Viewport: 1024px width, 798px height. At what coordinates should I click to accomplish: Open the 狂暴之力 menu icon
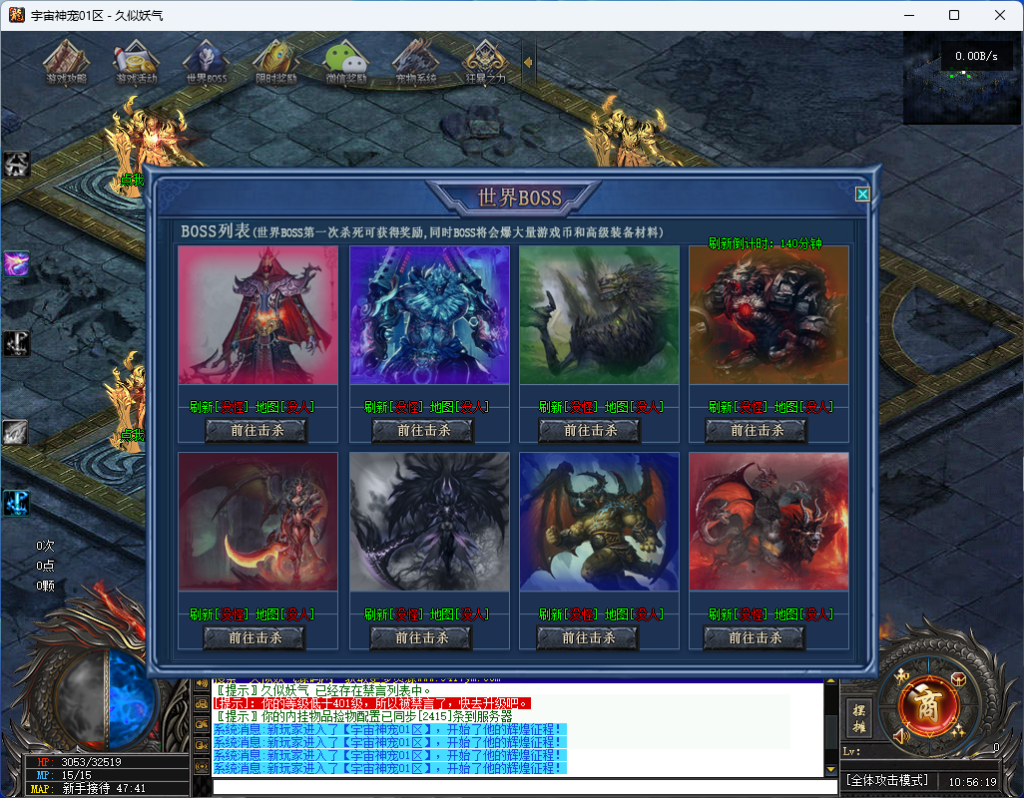pyautogui.click(x=486, y=63)
